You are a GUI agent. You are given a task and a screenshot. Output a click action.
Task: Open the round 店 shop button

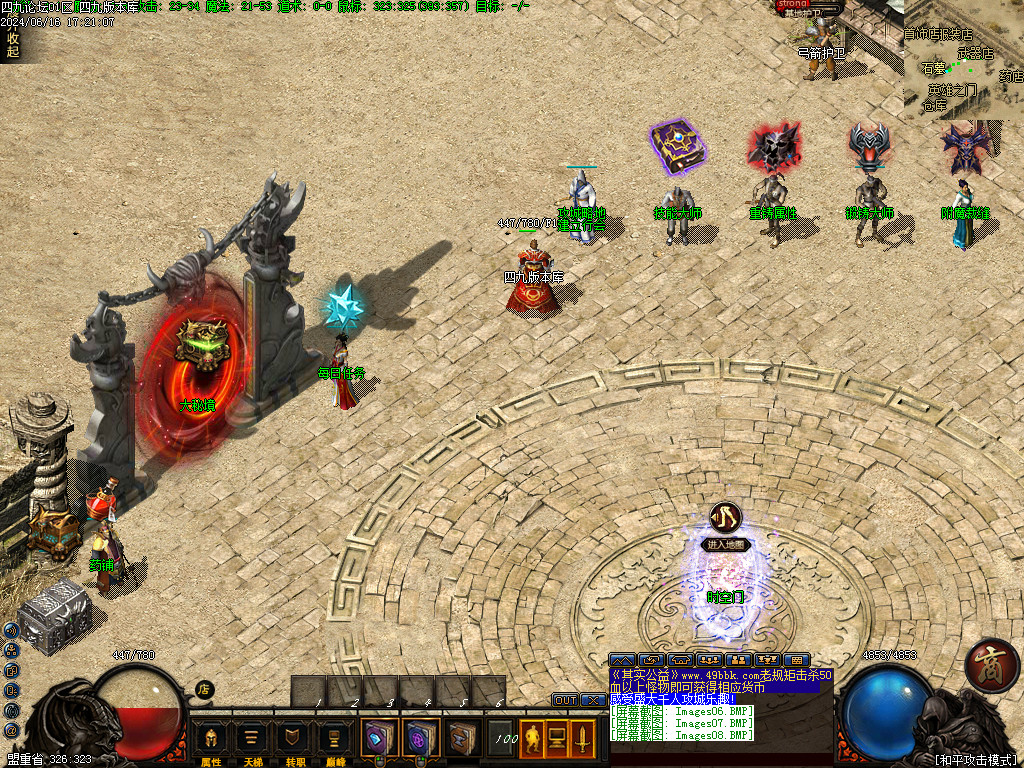(204, 689)
